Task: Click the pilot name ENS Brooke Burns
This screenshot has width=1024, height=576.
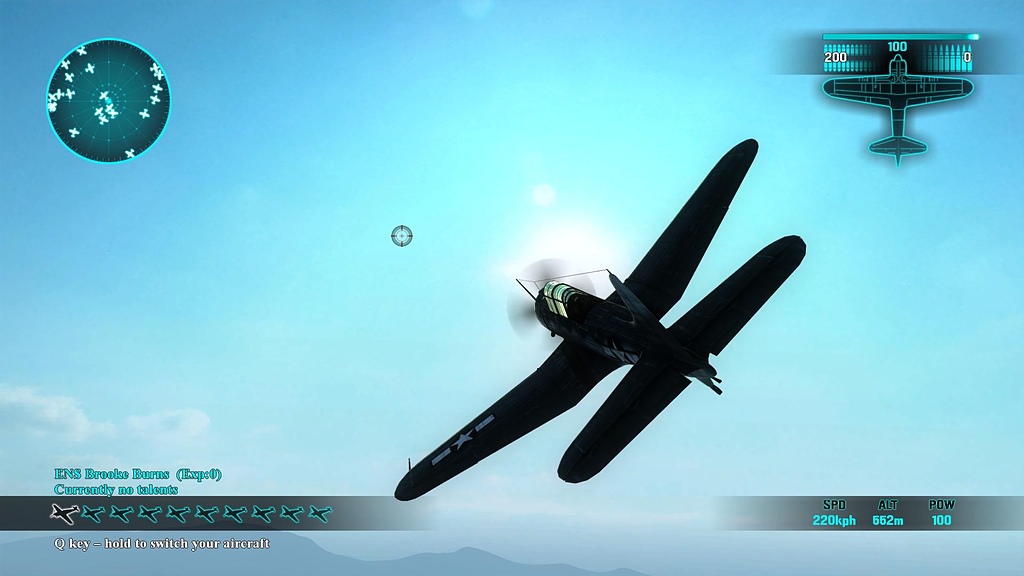Action: tap(112, 474)
